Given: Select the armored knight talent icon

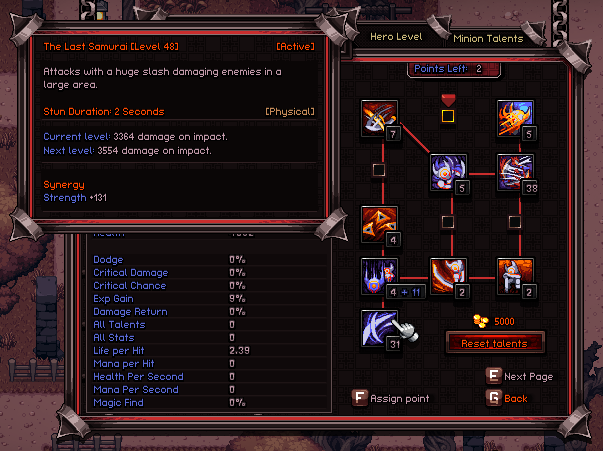Looking at the screenshot, I should [515, 275].
